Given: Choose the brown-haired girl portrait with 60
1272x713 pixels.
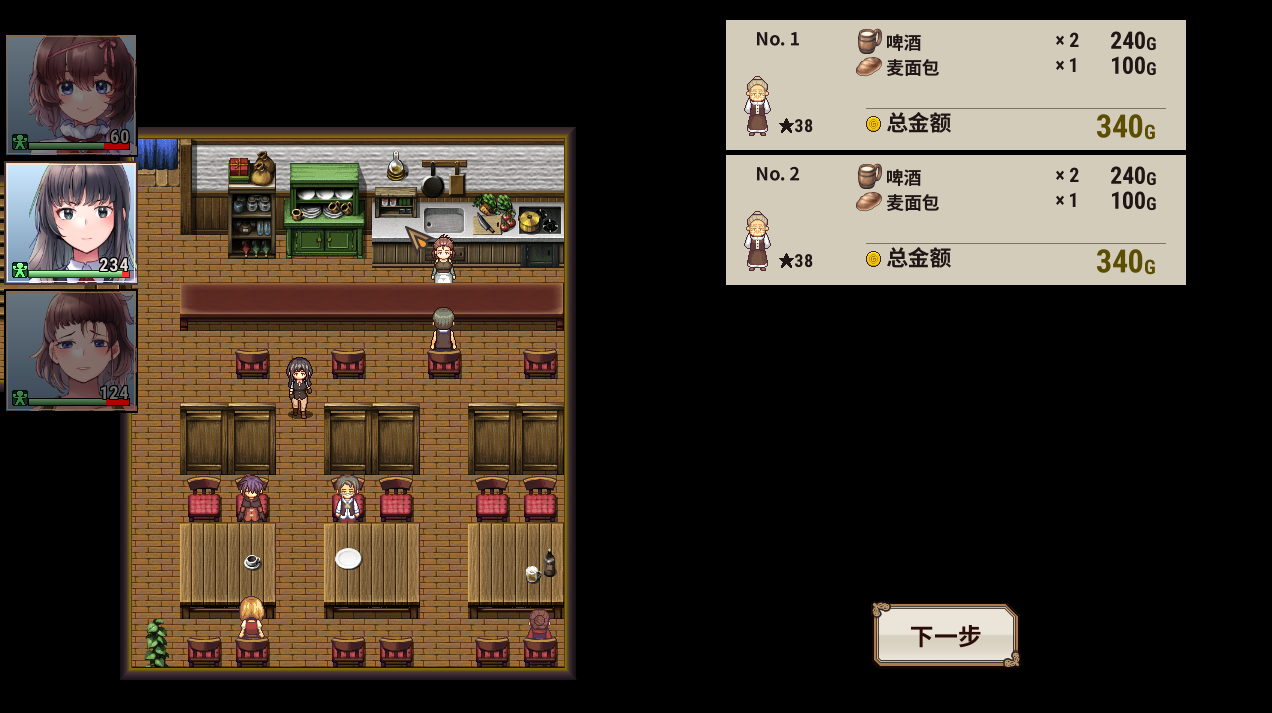Looking at the screenshot, I should [x=71, y=94].
